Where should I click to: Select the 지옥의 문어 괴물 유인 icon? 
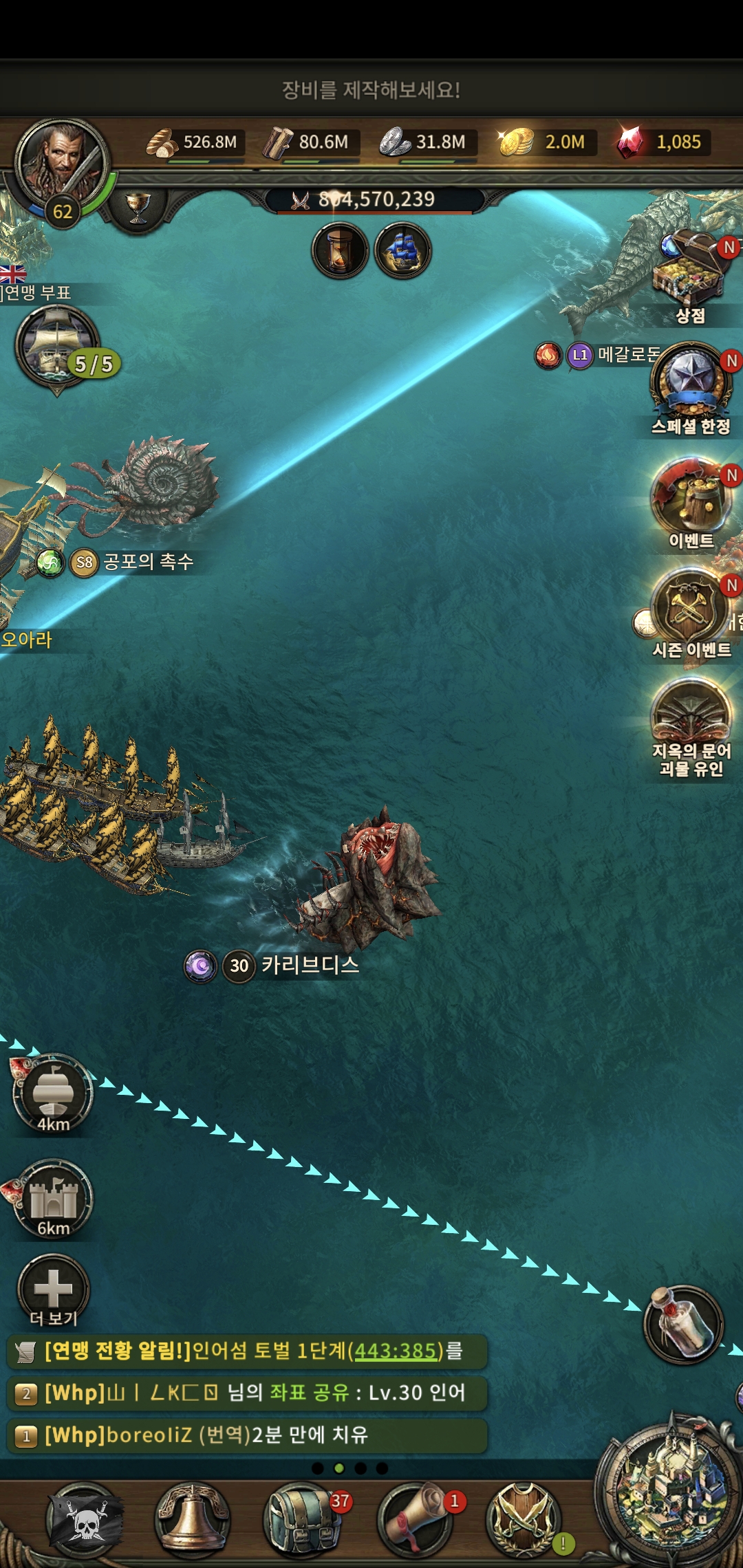691,719
